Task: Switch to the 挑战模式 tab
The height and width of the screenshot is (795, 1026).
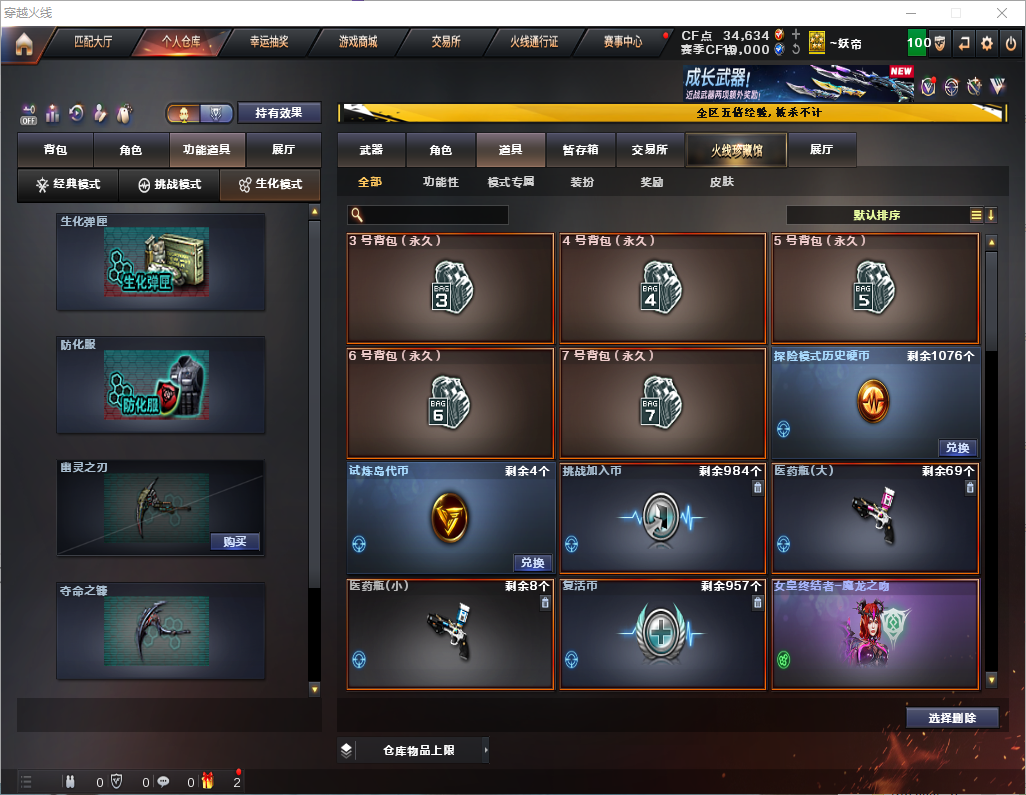Action: click(169, 185)
